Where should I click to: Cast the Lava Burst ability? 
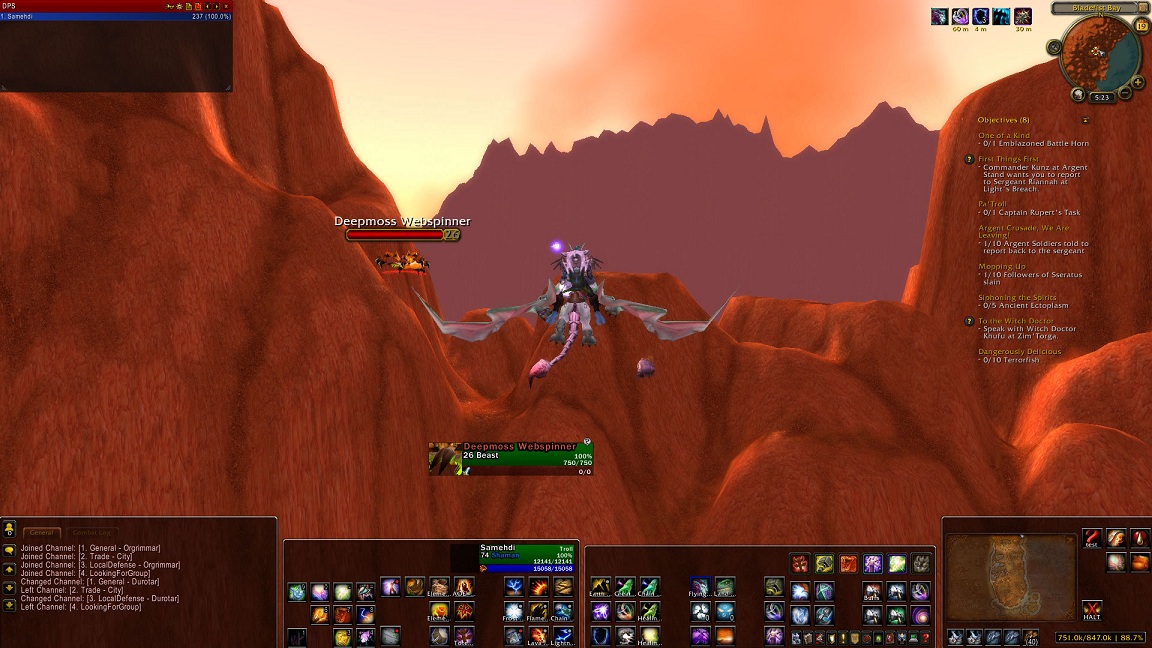(538, 635)
